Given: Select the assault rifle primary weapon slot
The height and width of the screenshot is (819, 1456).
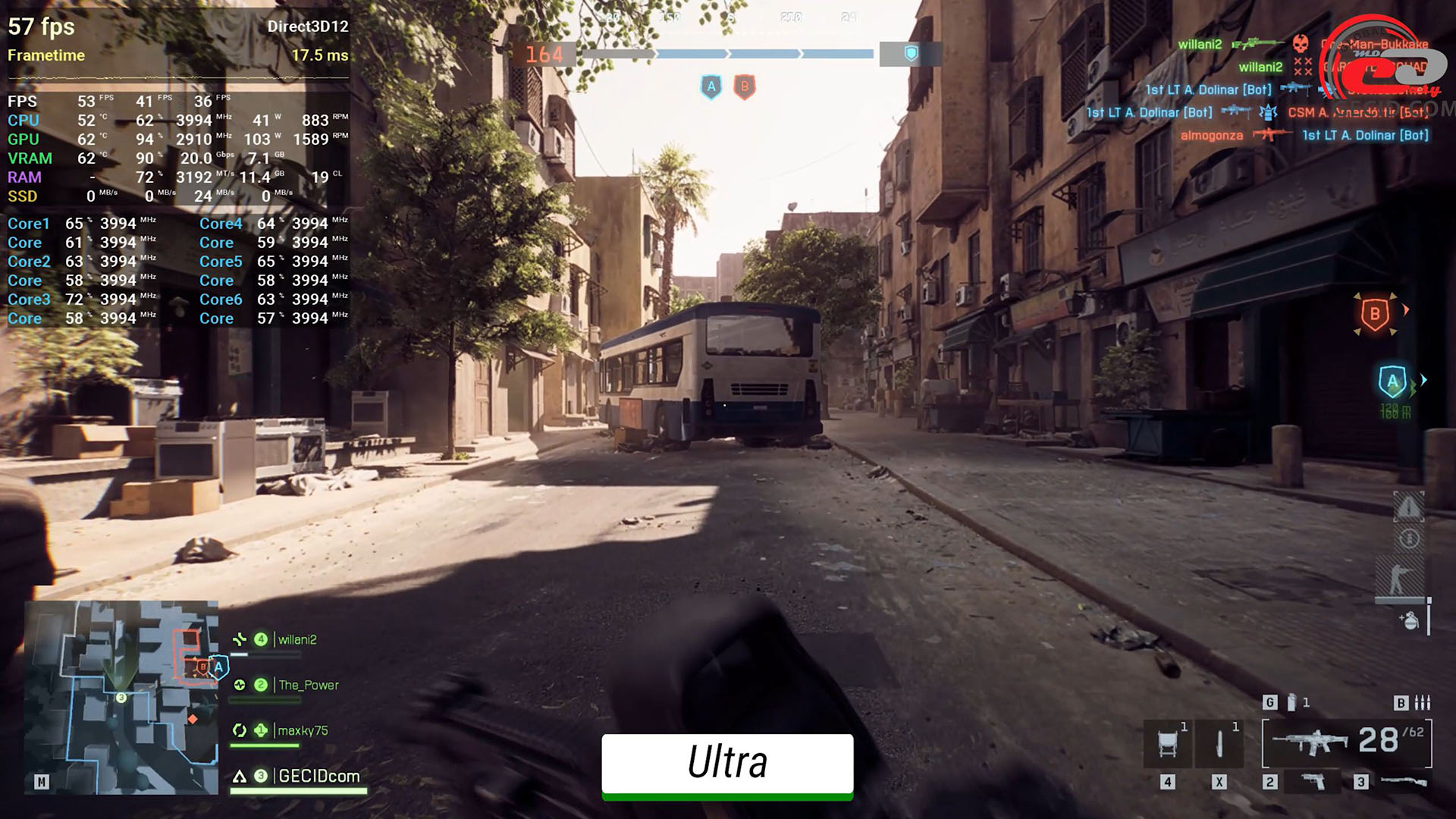Looking at the screenshot, I should click(x=1310, y=741).
